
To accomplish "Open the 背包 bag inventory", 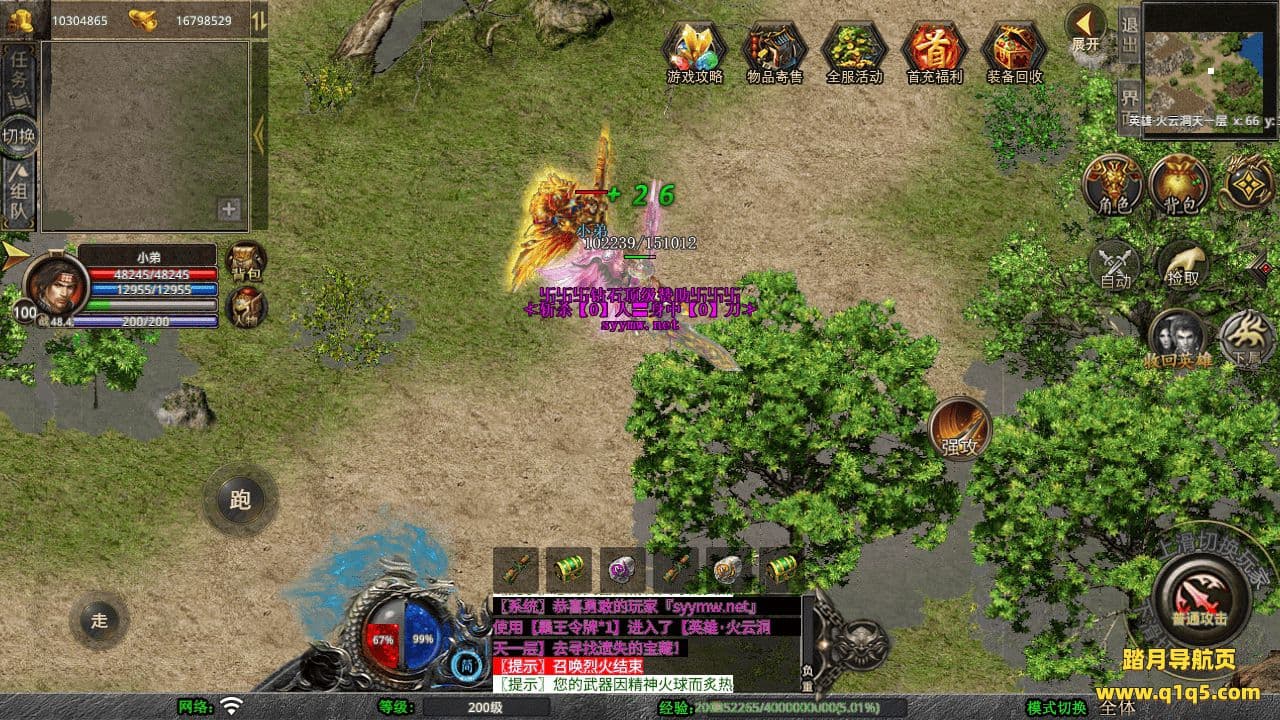I will click(1179, 185).
